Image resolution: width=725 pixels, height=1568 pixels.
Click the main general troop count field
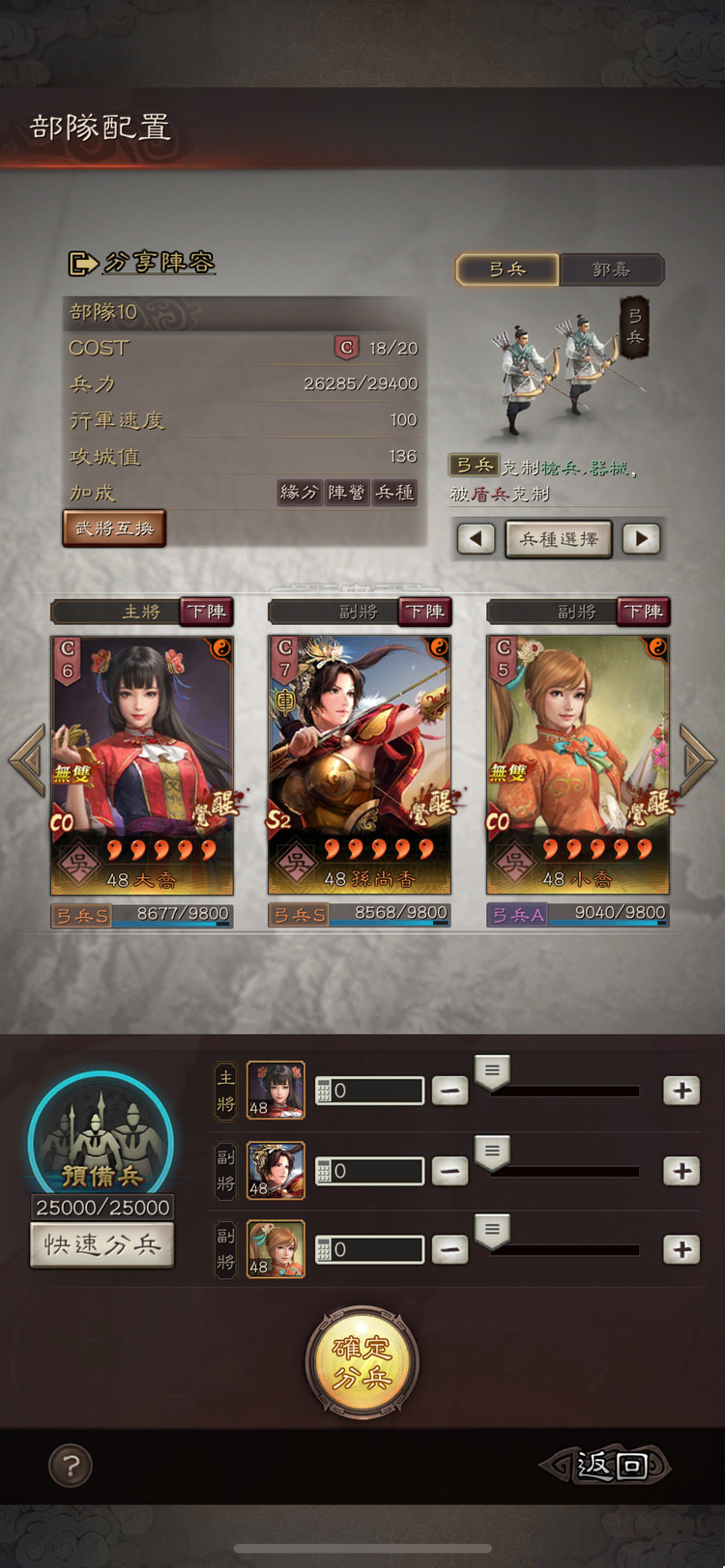pos(370,1091)
